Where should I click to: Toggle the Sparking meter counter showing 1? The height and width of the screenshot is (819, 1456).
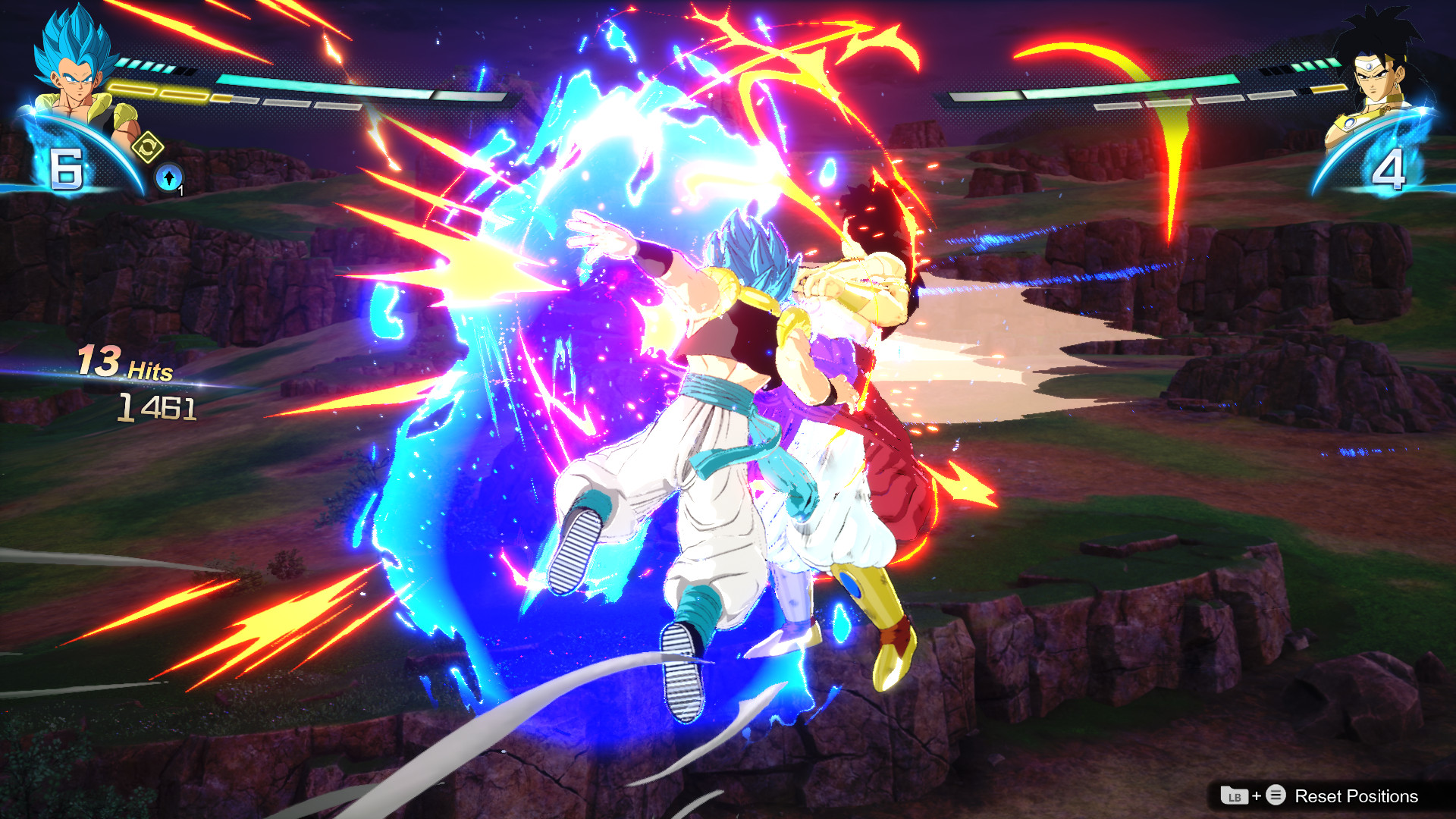coord(180,190)
